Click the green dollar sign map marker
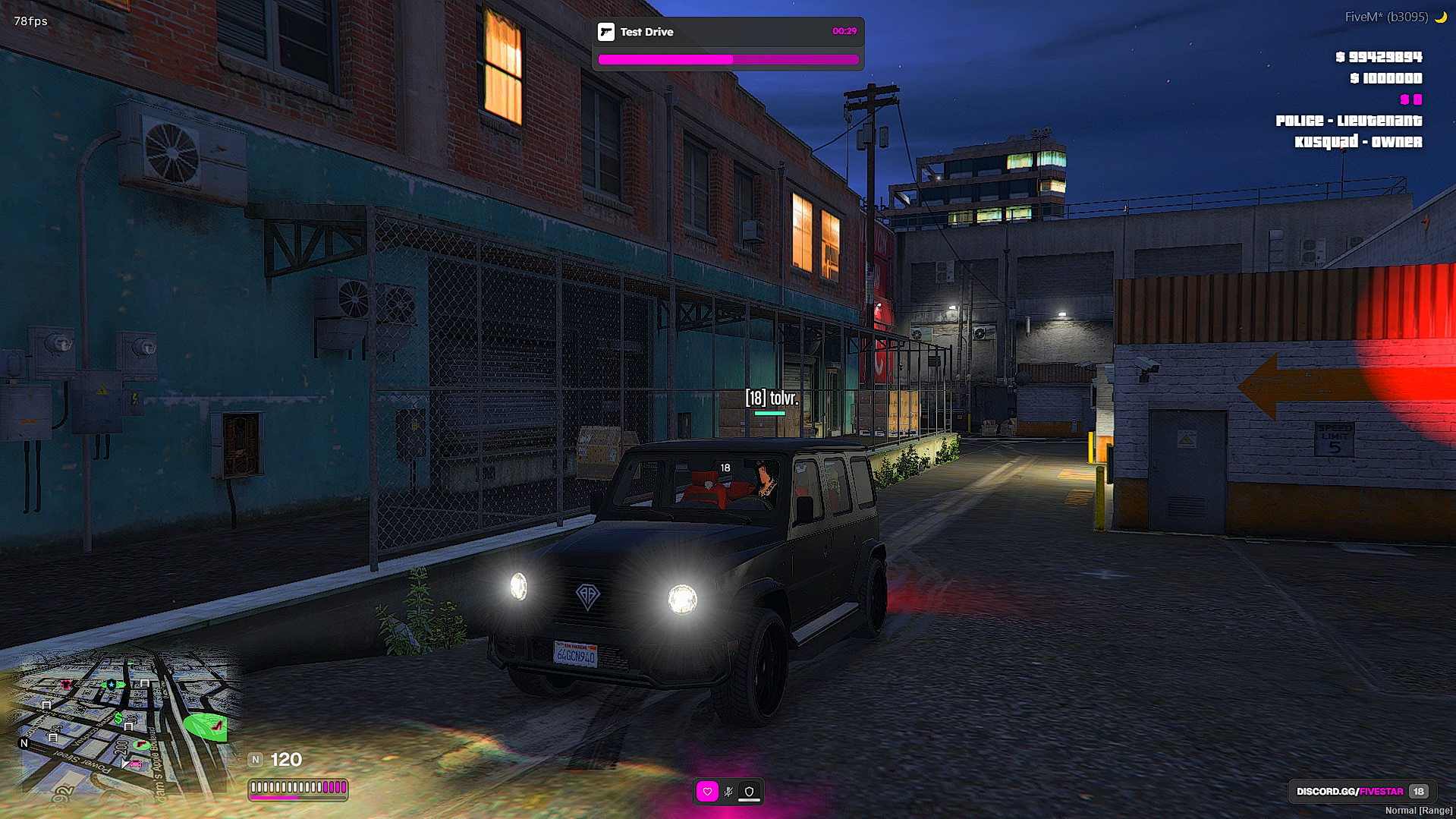The width and height of the screenshot is (1456, 819). 118,717
